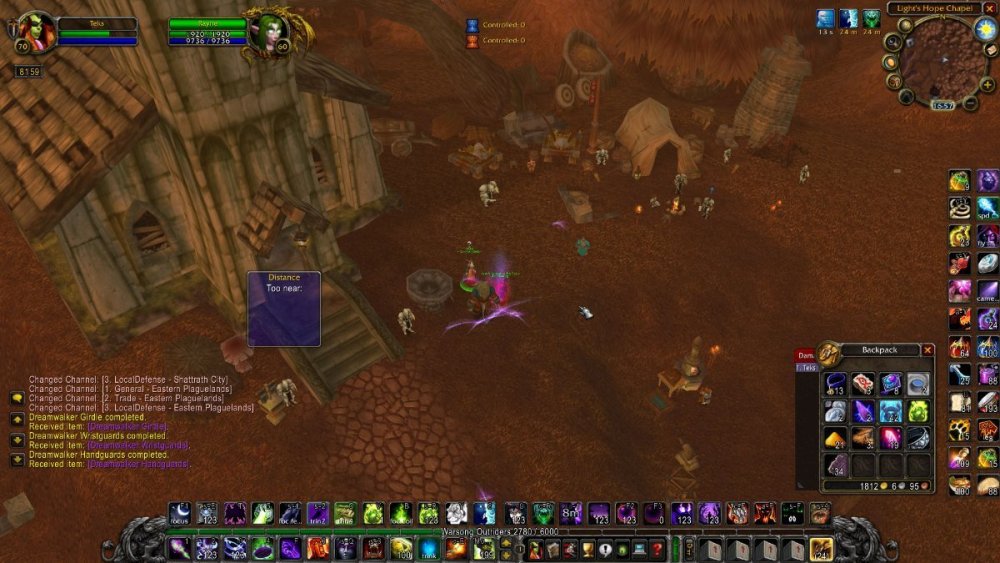Click the red rune scroll in Backpack
The image size is (1000, 563).
tap(863, 383)
